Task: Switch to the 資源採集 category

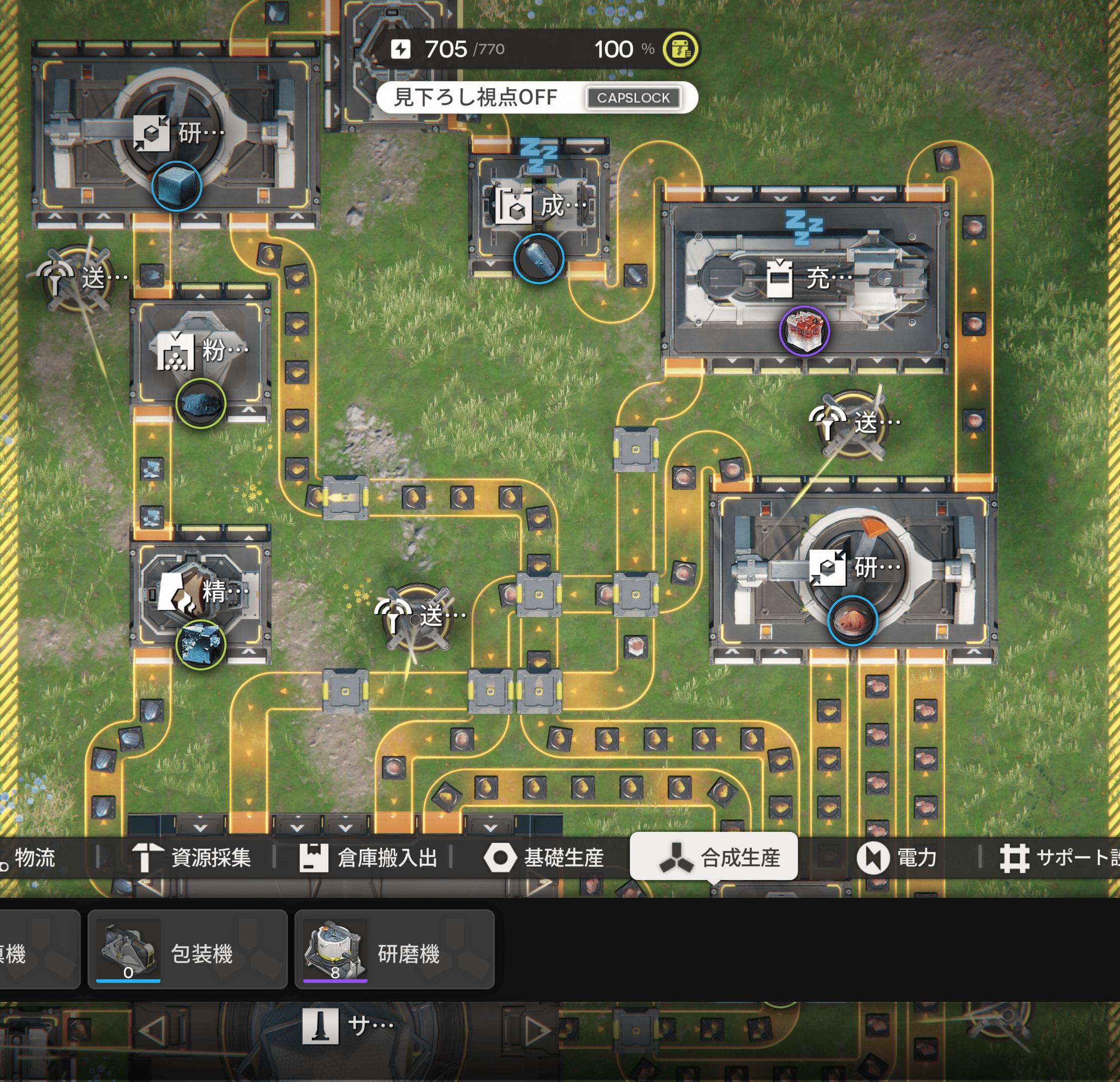Action: point(192,857)
